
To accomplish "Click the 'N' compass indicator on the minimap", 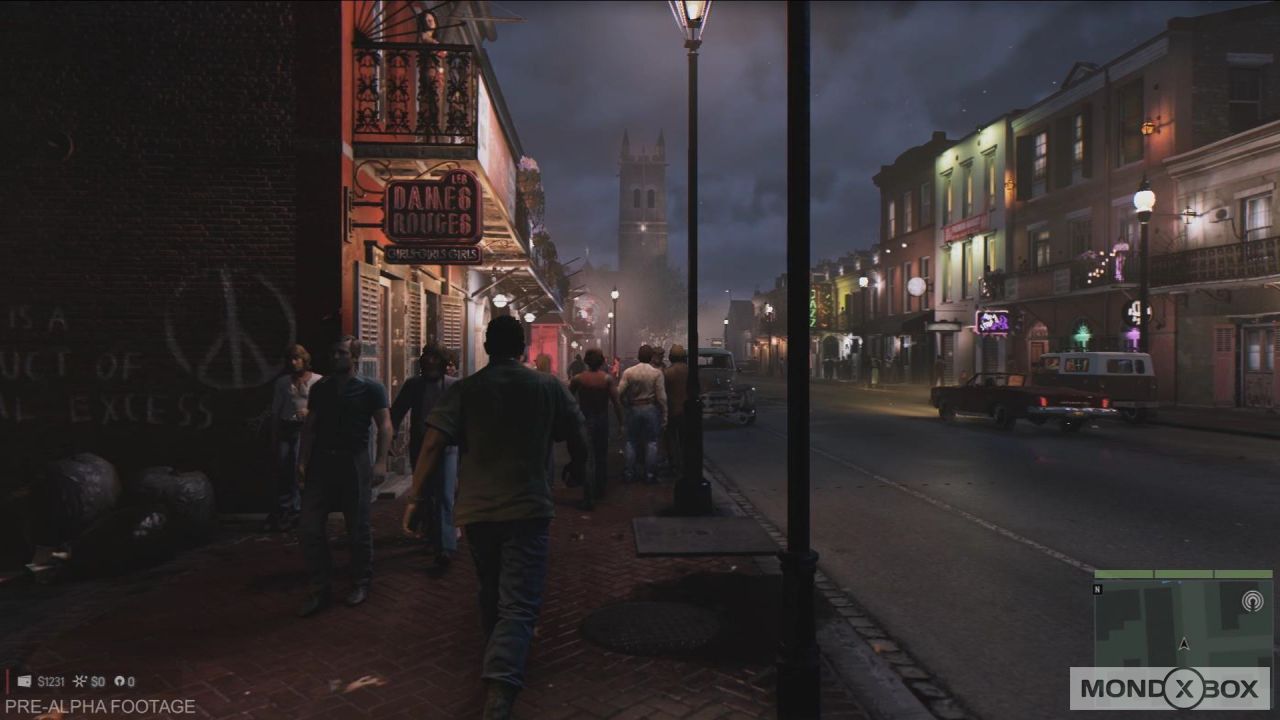I will coord(1098,589).
